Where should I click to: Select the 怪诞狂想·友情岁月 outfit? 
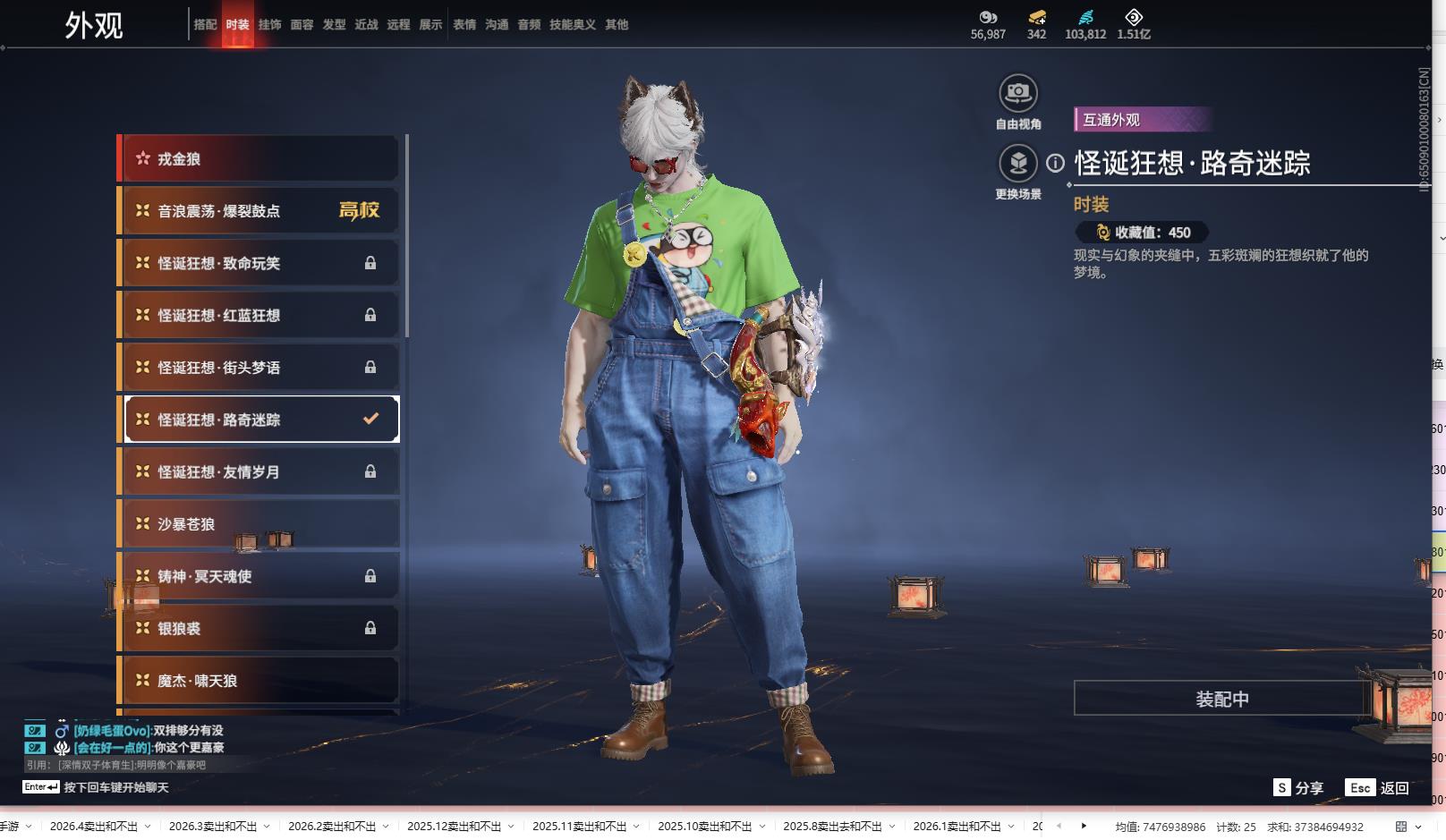pos(259,472)
